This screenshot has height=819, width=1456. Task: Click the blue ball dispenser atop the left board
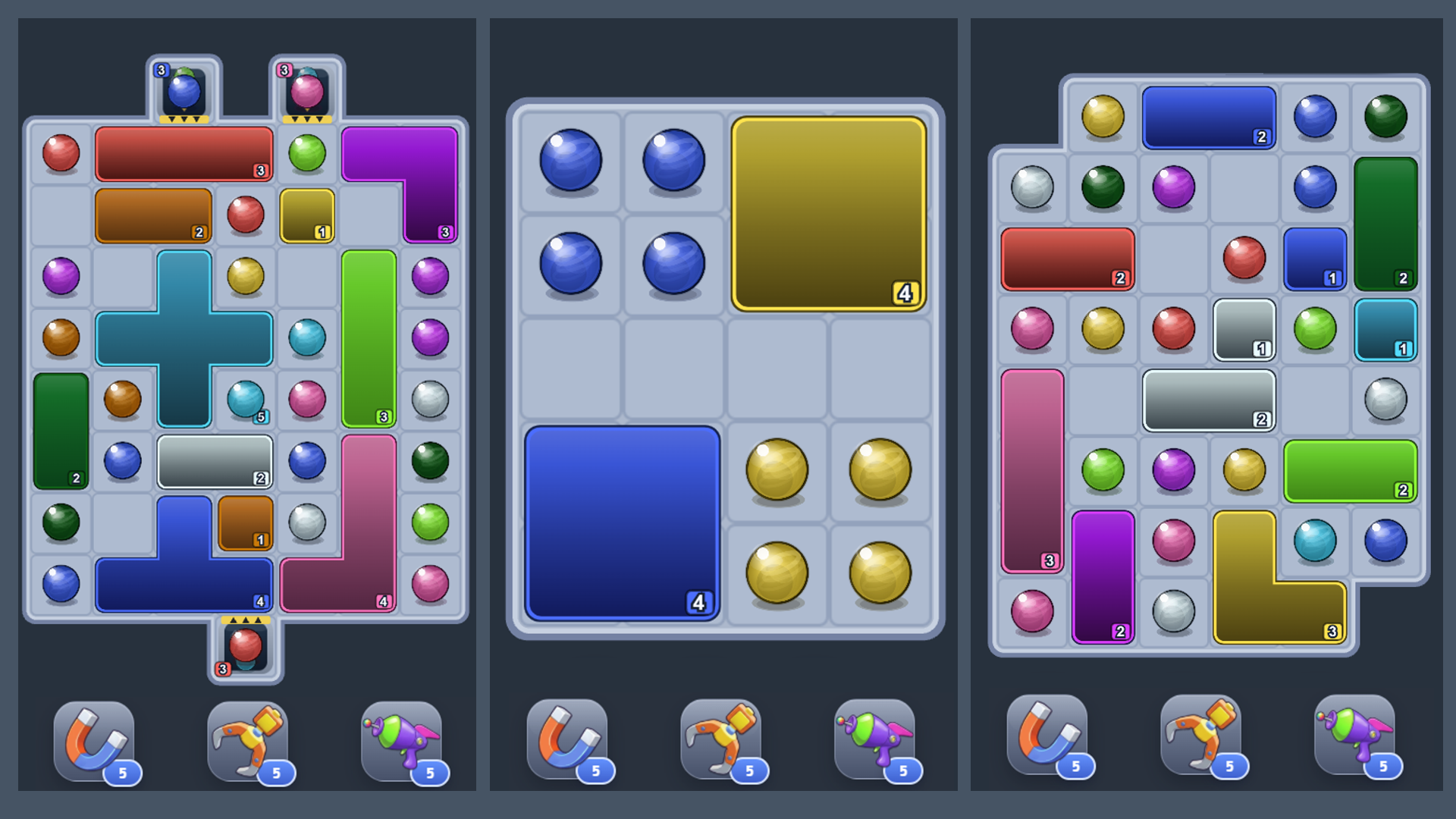pos(184,89)
